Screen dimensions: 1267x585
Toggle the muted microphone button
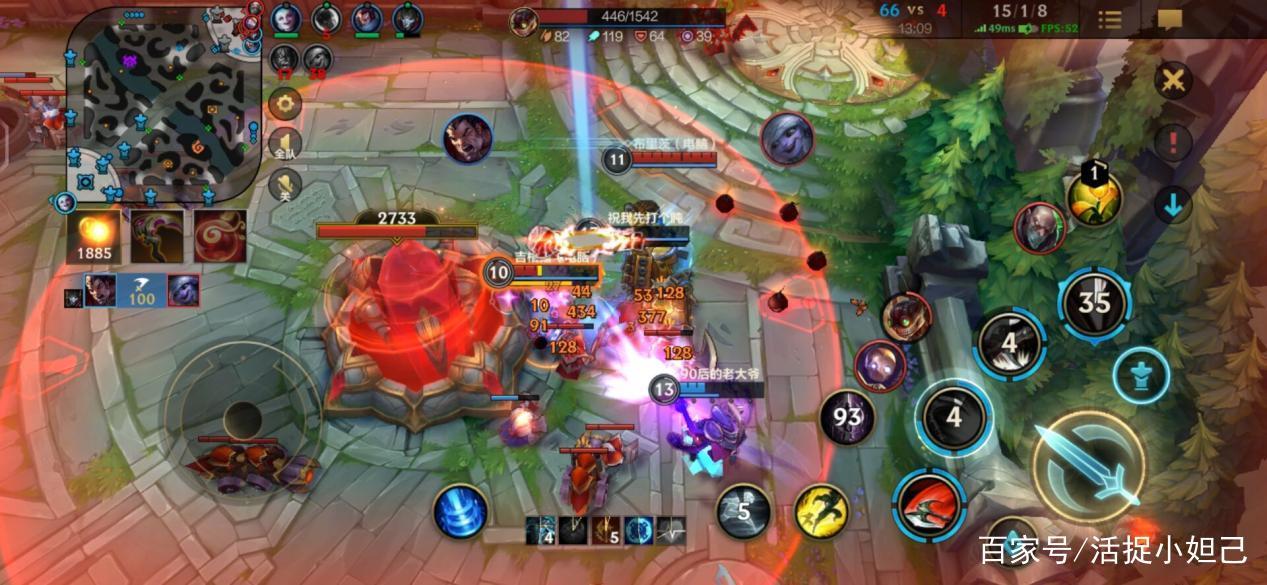click(x=286, y=184)
